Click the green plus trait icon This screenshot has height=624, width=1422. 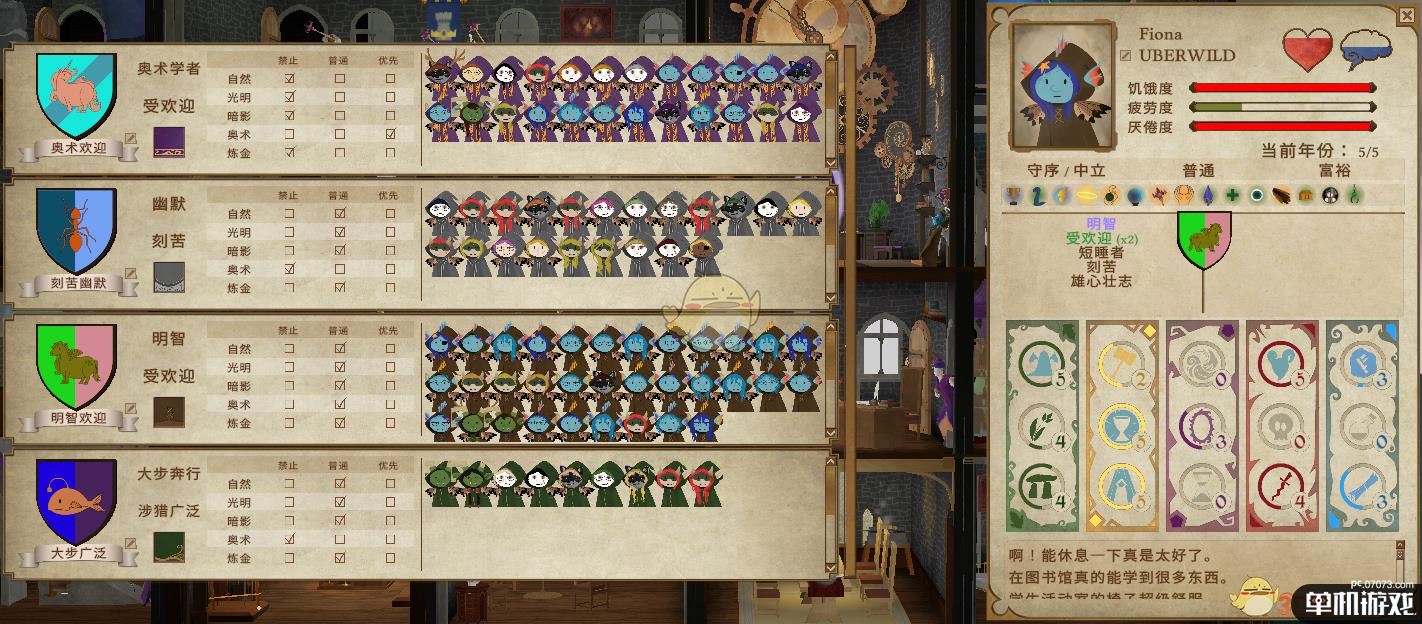pos(1233,196)
